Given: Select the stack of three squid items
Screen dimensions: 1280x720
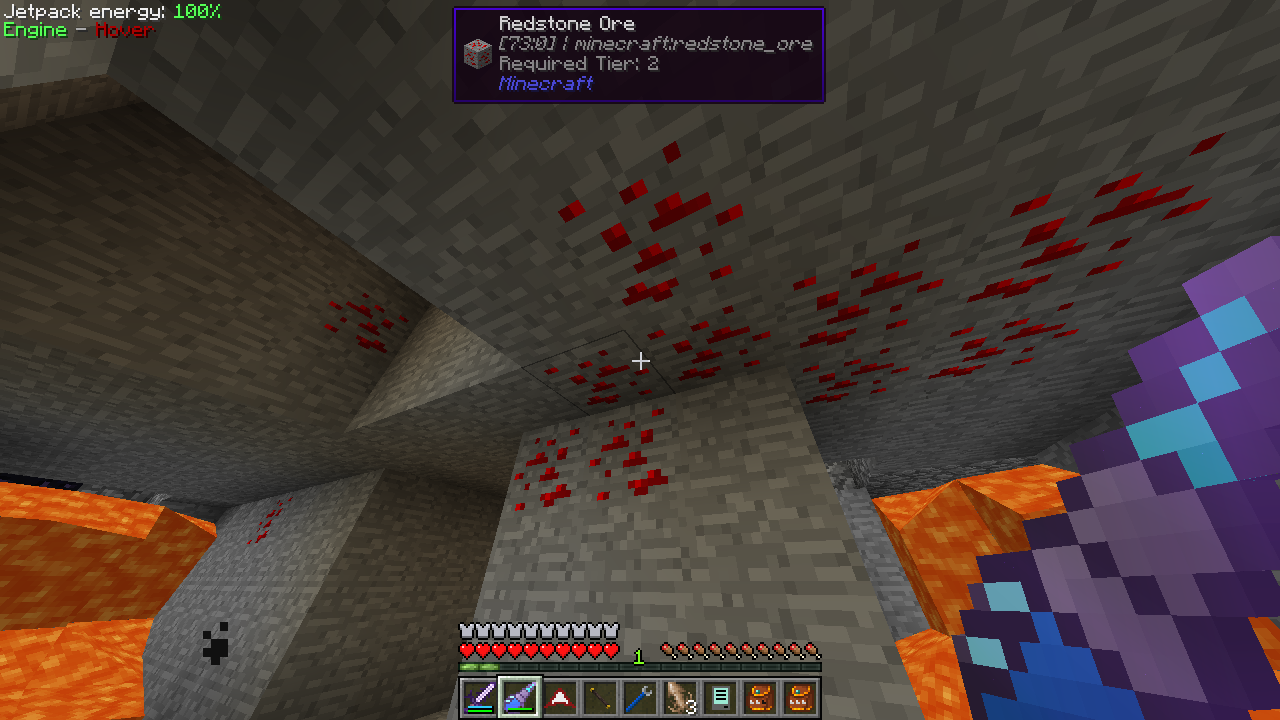Looking at the screenshot, I should [x=680, y=697].
